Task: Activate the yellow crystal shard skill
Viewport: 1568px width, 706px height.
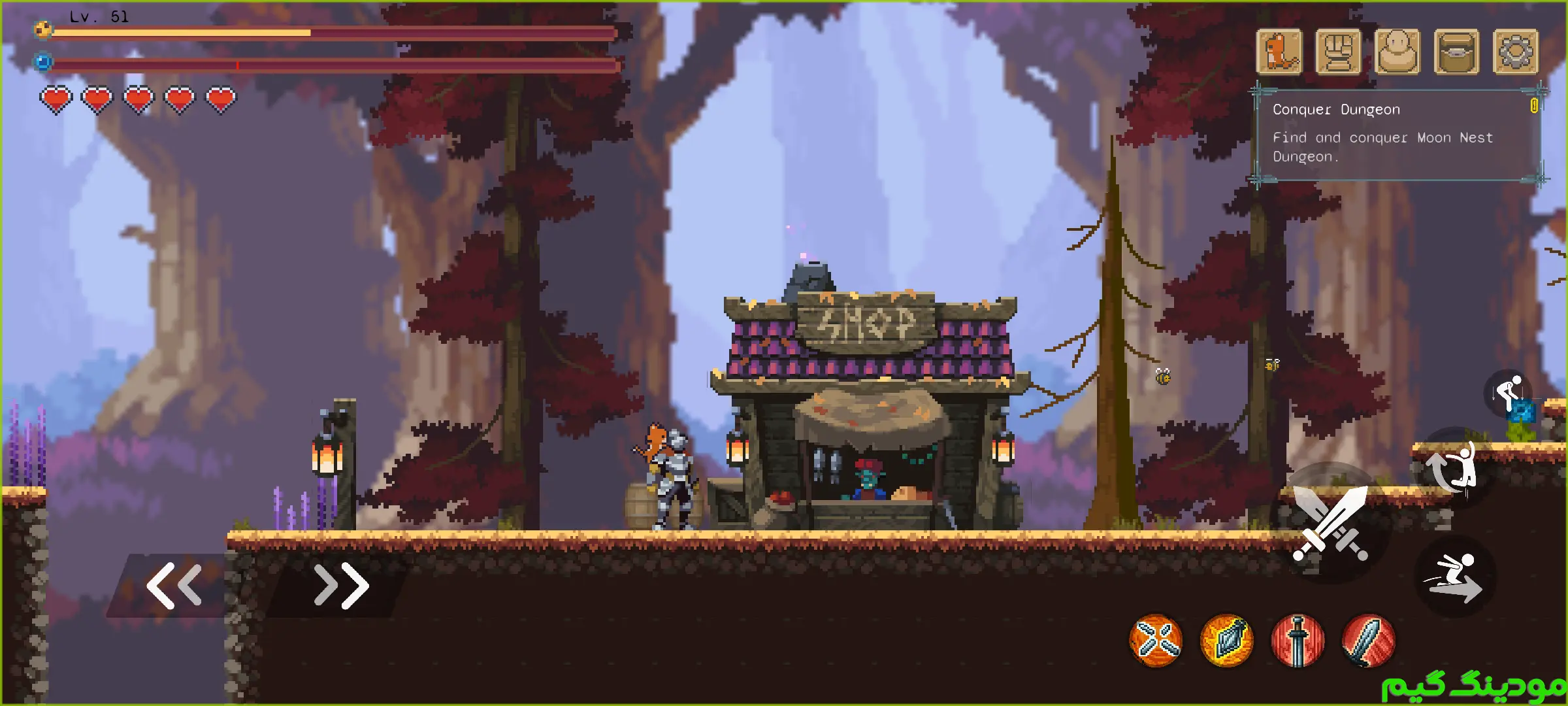Action: (1227, 641)
